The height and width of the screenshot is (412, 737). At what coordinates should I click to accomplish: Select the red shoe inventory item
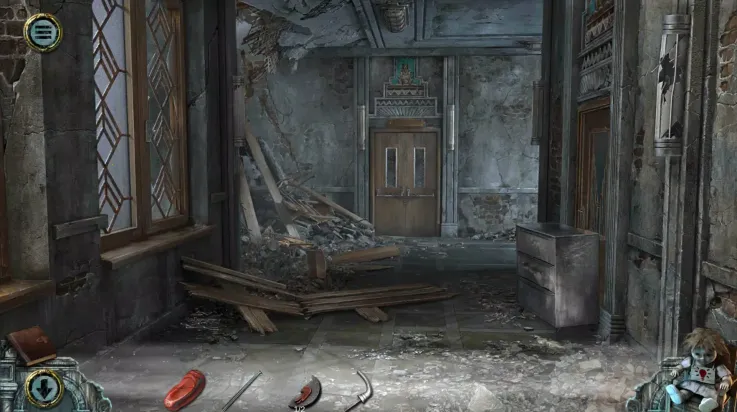[184, 387]
